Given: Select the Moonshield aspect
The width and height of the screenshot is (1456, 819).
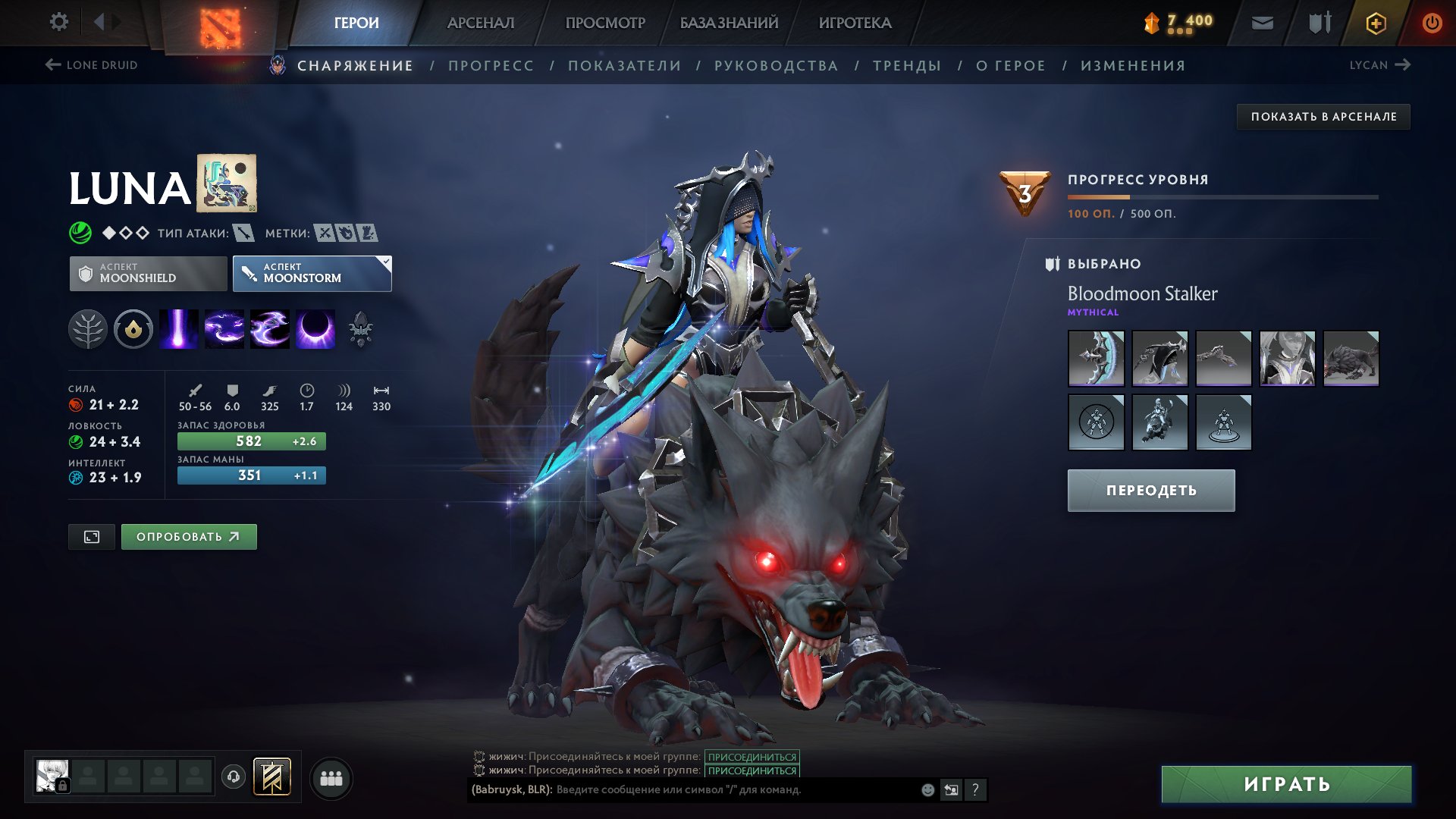Looking at the screenshot, I should 149,273.
